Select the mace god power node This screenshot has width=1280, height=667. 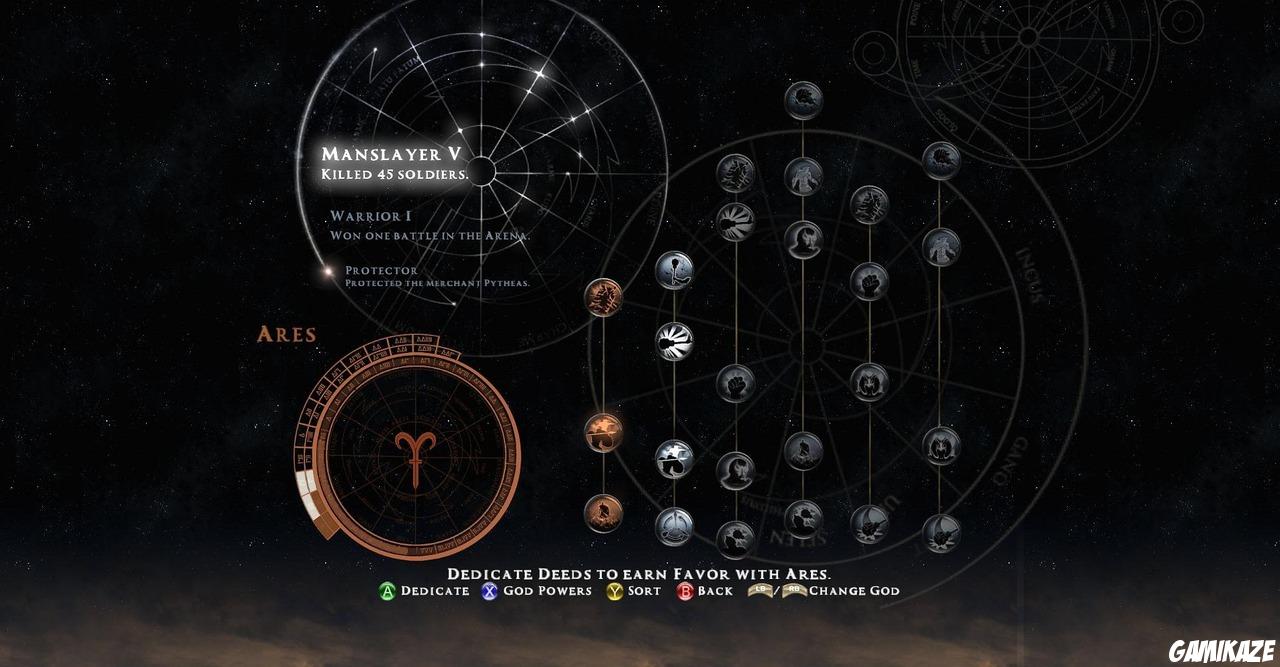tap(674, 269)
